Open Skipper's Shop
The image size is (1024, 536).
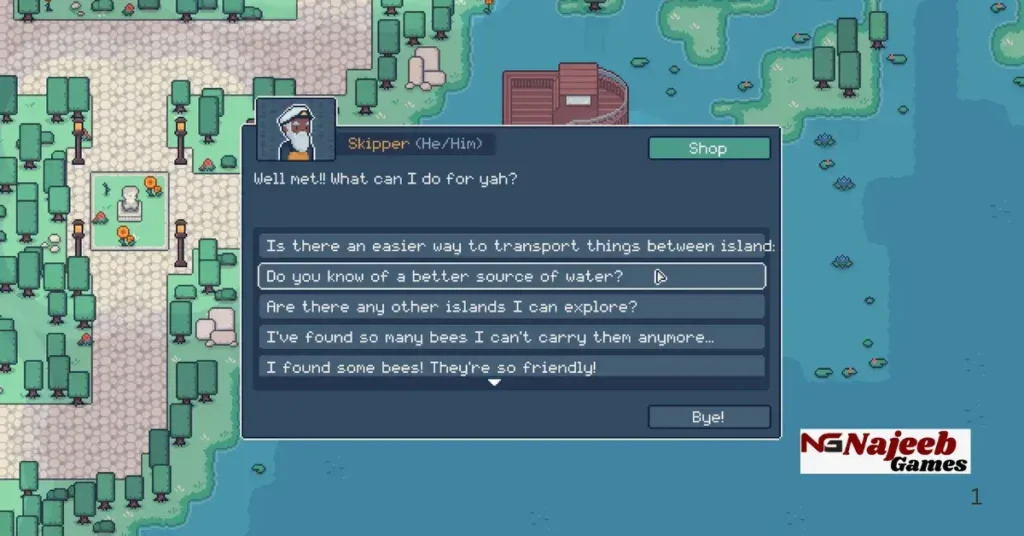(x=709, y=148)
